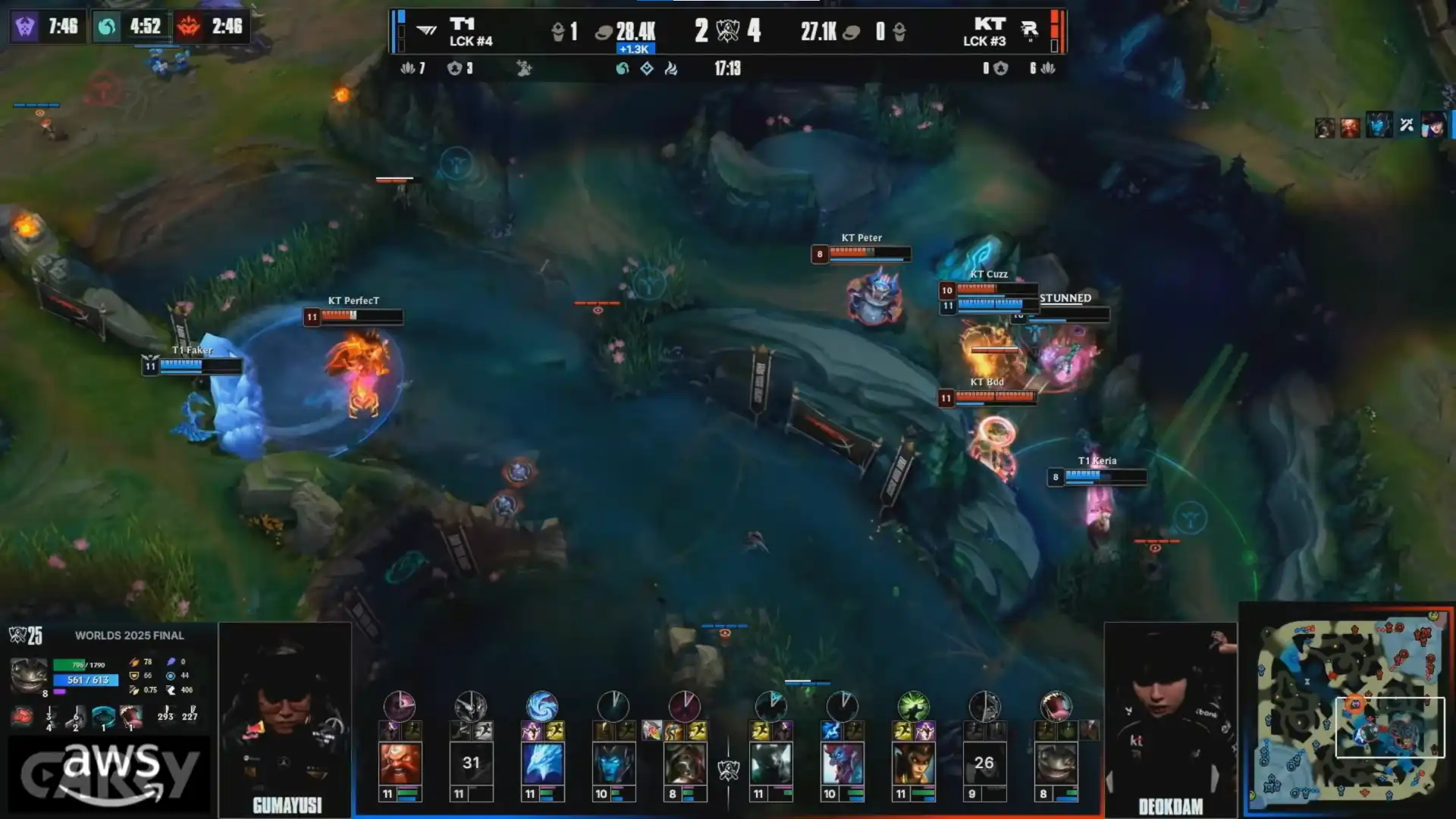The height and width of the screenshot is (819, 1456).
Task: Click Anivia's glowing blue ultimate icon
Action: [x=542, y=706]
